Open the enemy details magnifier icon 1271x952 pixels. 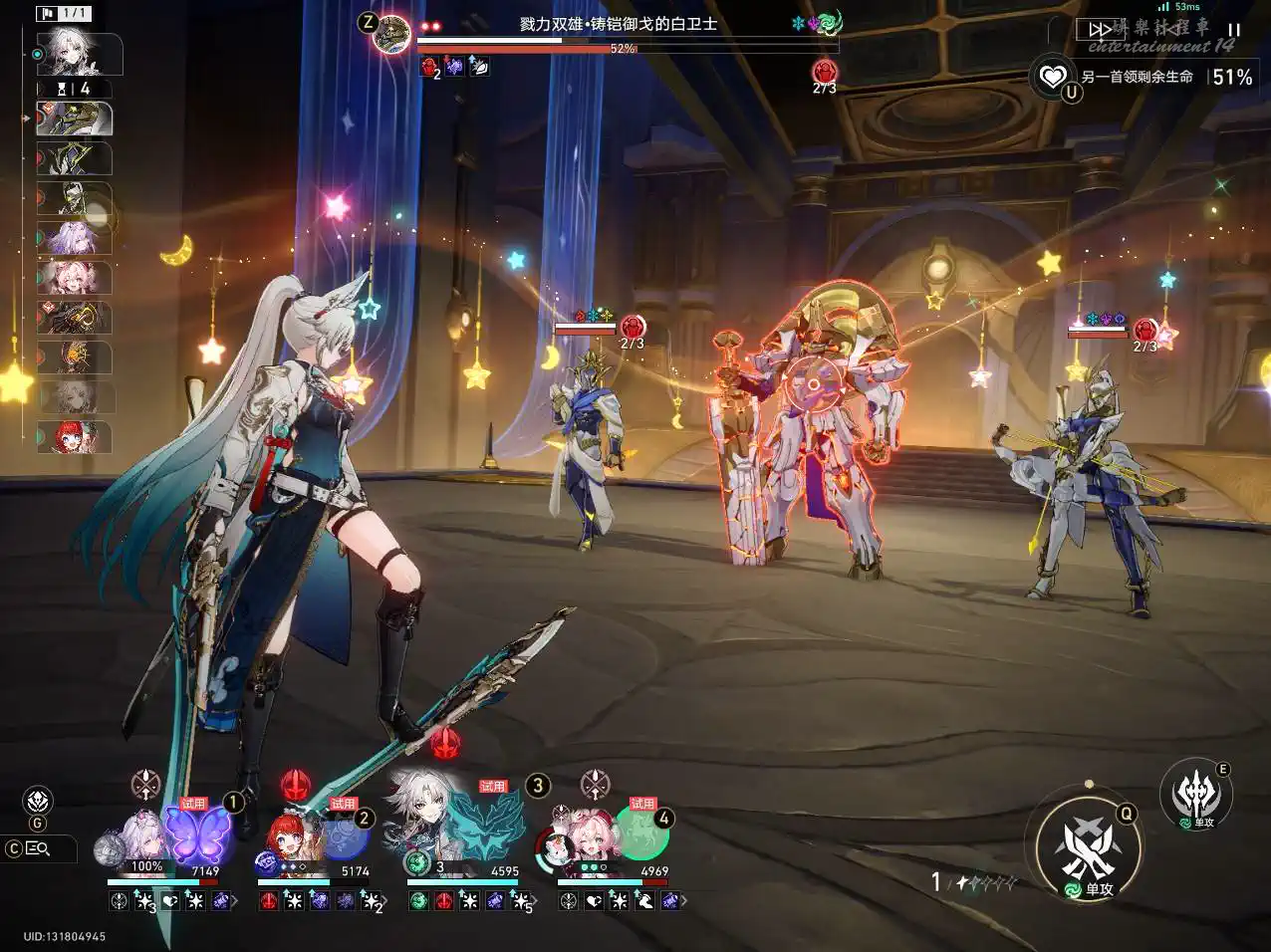39,848
